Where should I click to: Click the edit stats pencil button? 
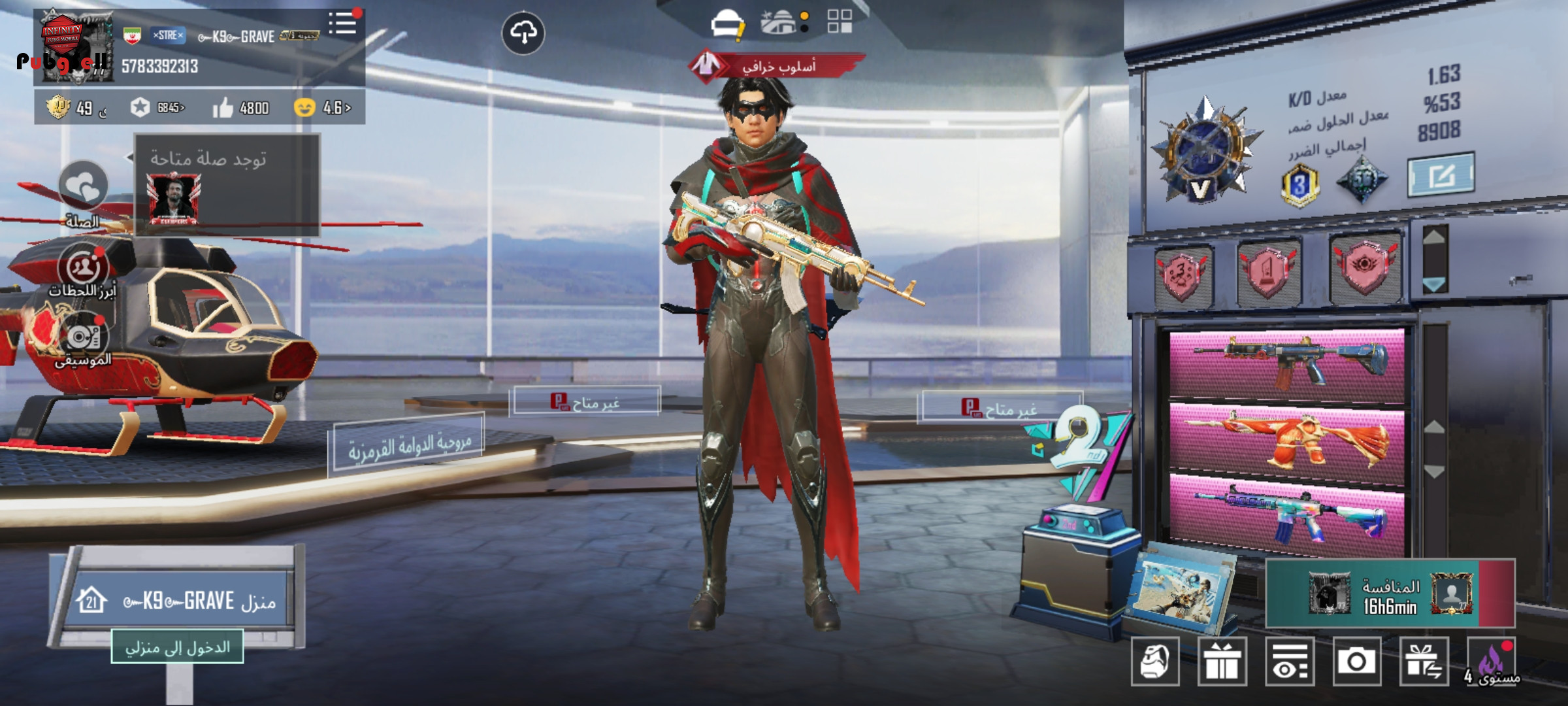pos(1441,175)
